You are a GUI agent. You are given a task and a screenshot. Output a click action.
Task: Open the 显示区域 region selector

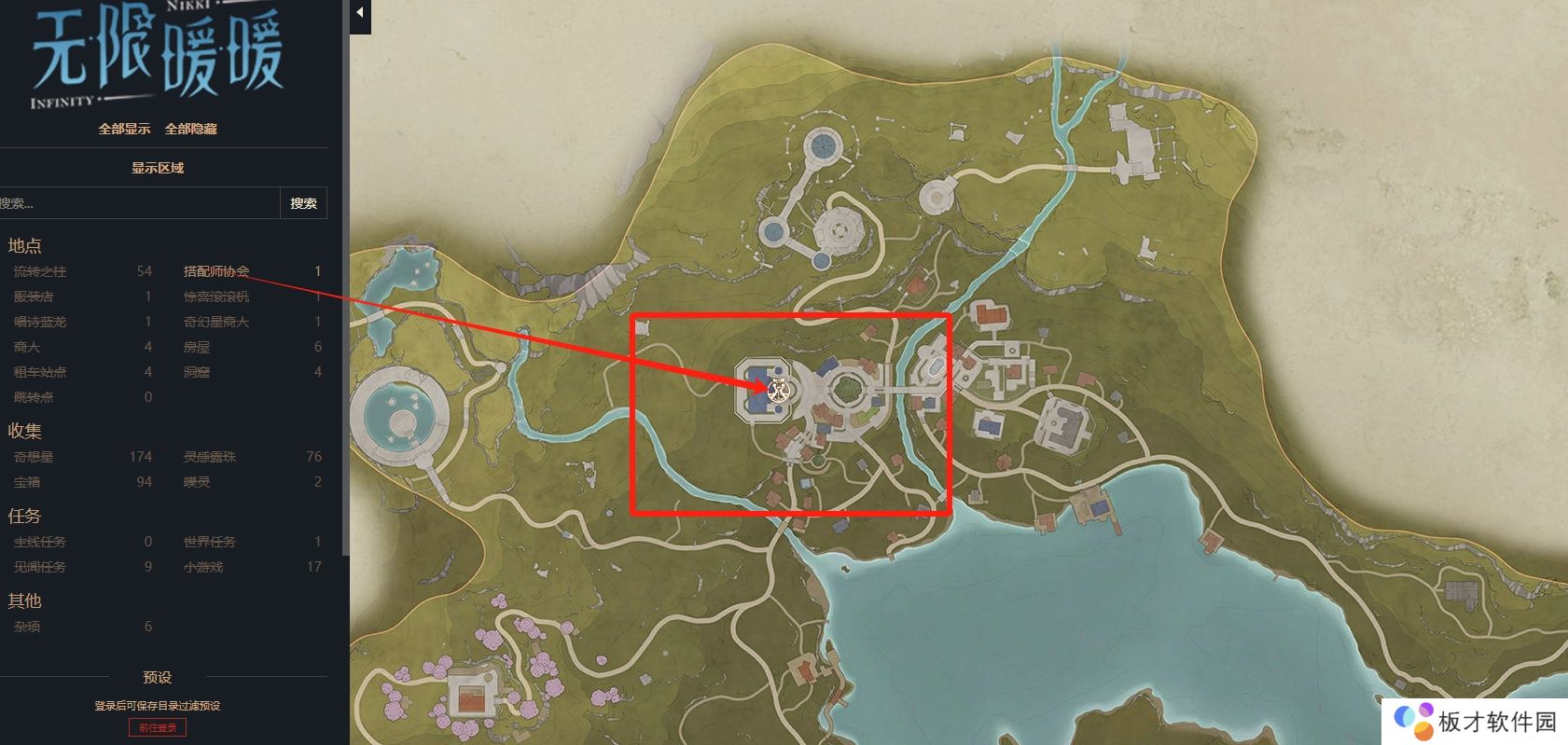tap(158, 168)
